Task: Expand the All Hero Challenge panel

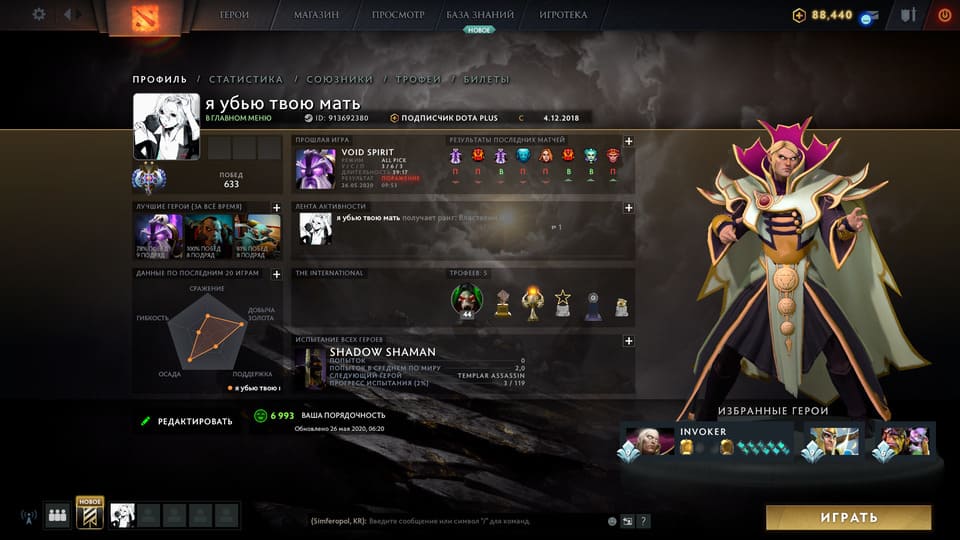Action: pyautogui.click(x=628, y=341)
